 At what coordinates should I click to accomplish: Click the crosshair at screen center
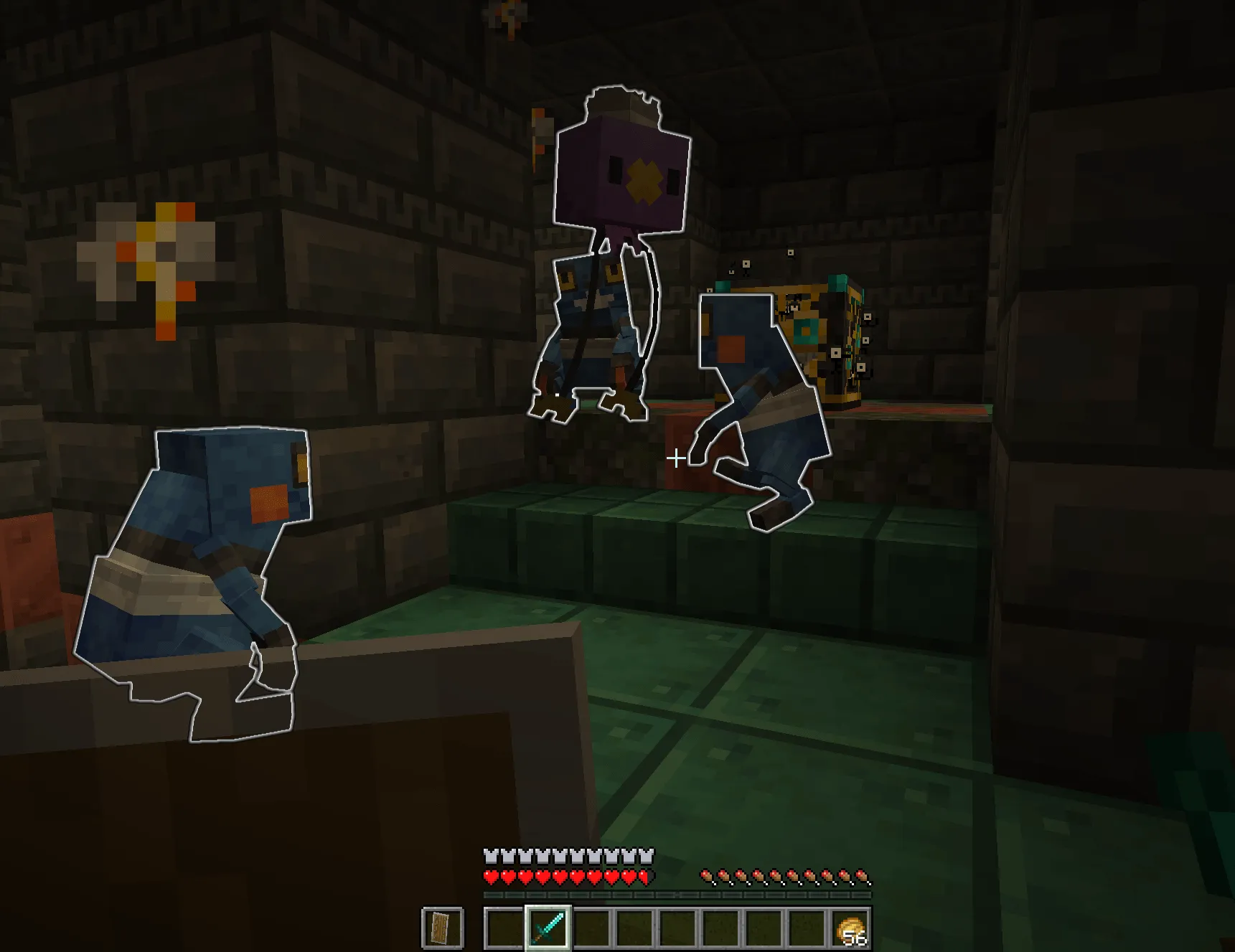(x=675, y=456)
